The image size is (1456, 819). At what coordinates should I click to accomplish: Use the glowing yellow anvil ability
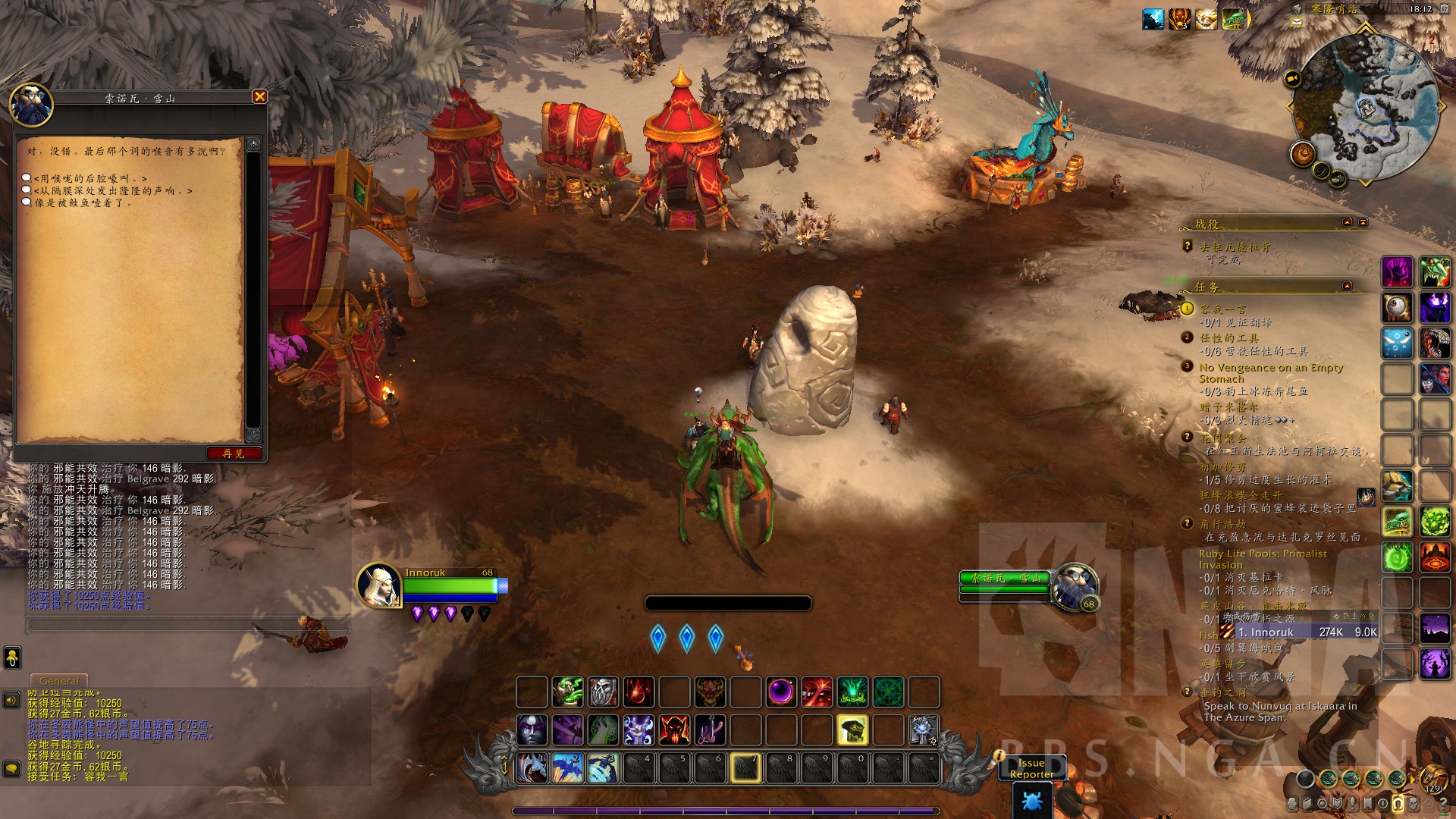click(852, 730)
